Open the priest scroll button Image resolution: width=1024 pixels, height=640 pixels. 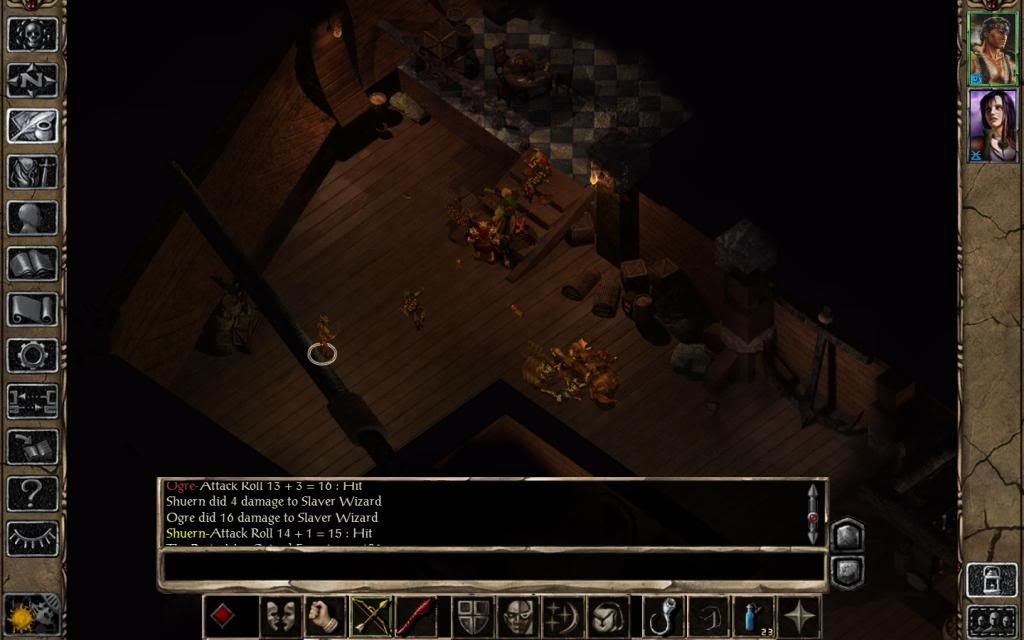pos(33,310)
